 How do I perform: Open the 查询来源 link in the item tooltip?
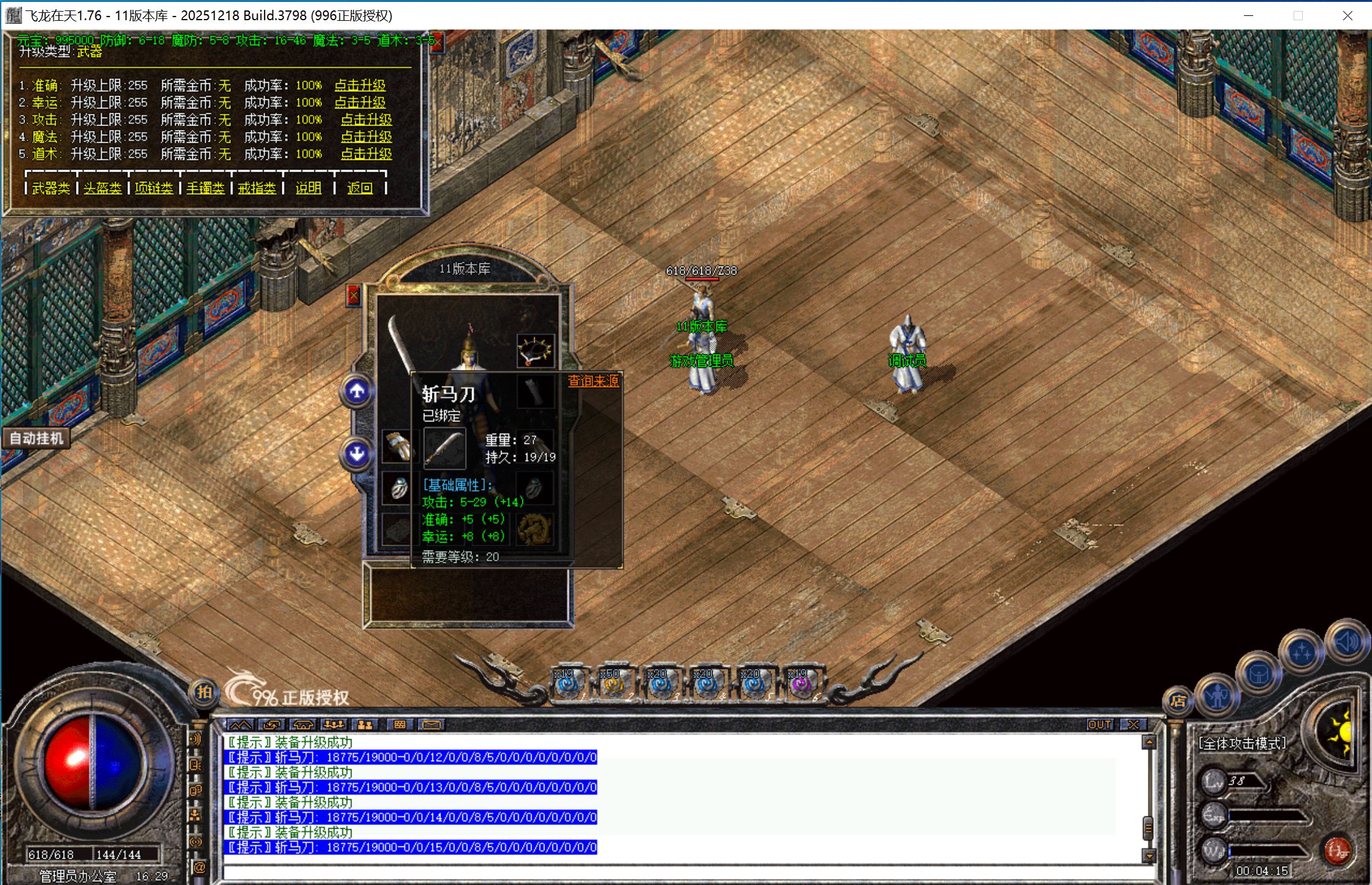click(x=593, y=381)
